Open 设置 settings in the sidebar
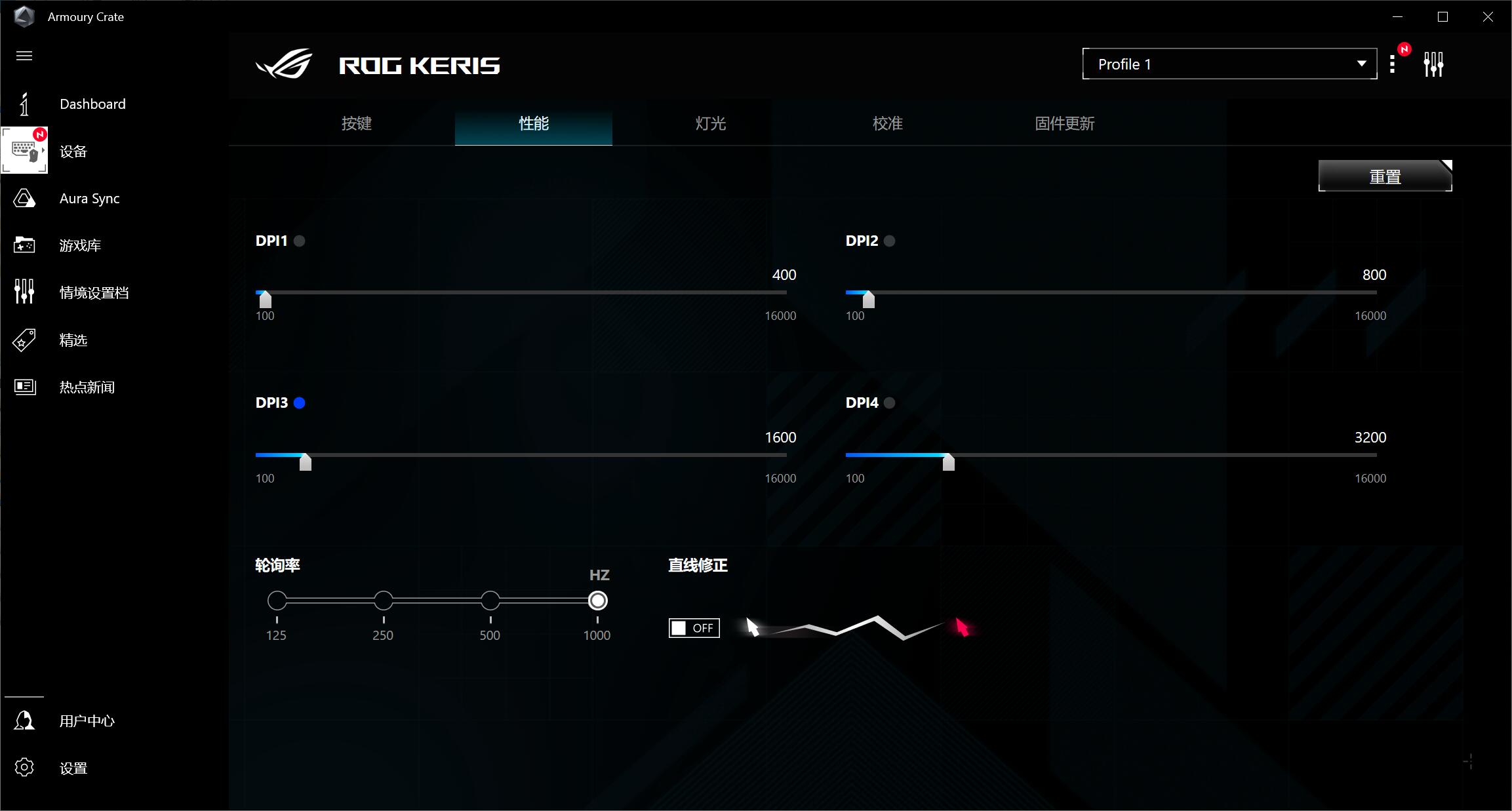Image resolution: width=1512 pixels, height=811 pixels. [73, 768]
